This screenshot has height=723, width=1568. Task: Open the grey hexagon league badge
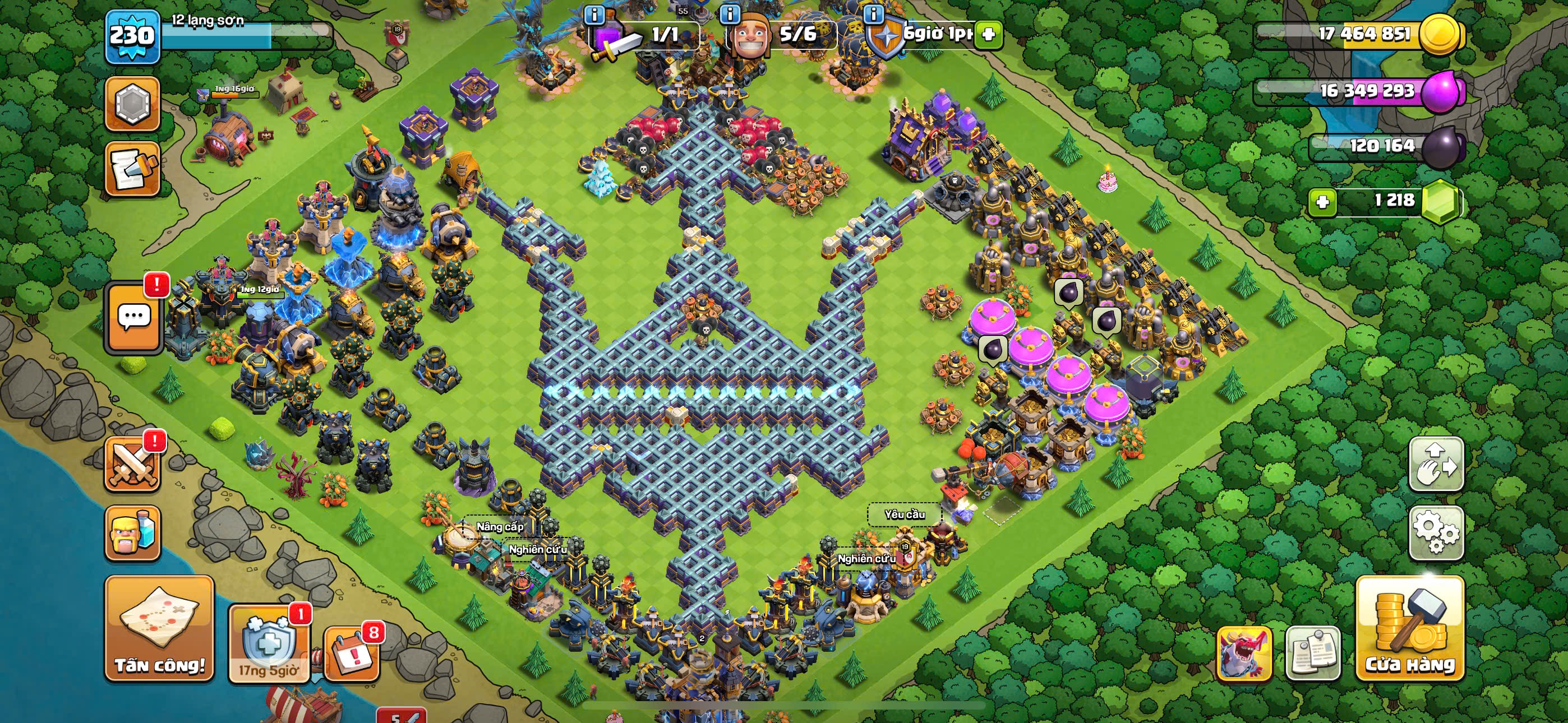point(132,104)
